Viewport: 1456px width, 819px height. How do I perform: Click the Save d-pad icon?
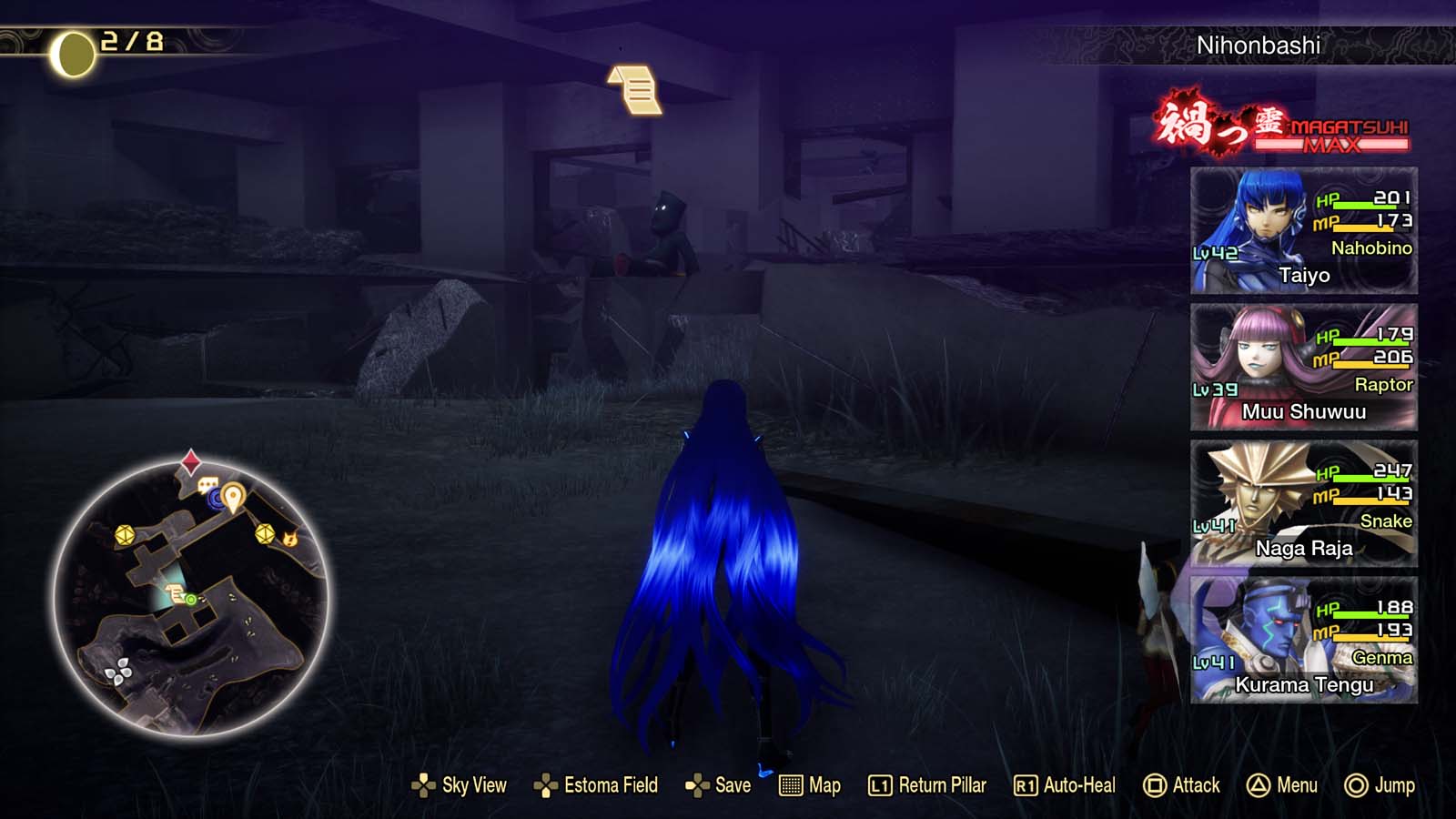[695, 785]
